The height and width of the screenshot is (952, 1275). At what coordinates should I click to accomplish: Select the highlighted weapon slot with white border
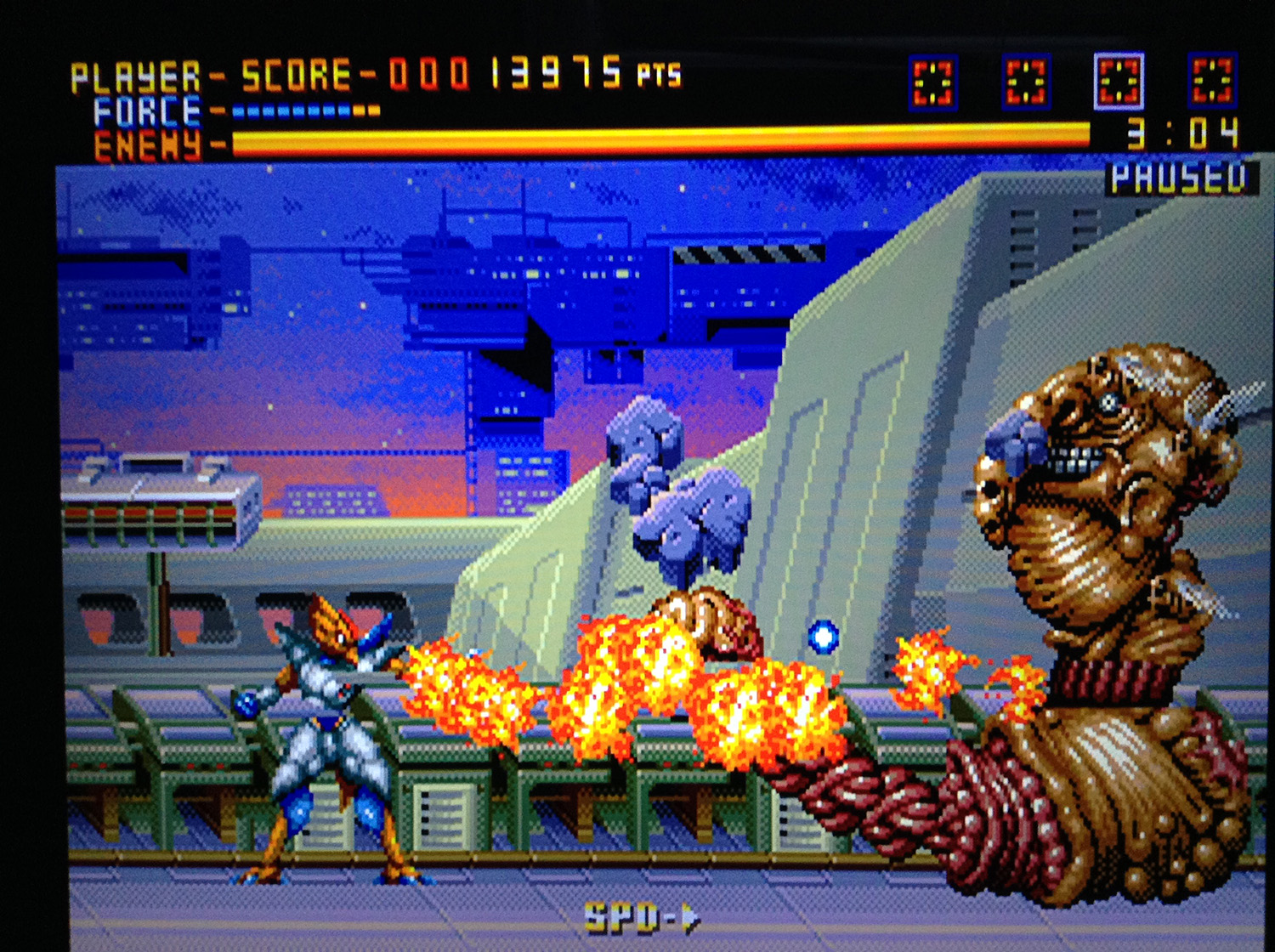pos(1118,82)
